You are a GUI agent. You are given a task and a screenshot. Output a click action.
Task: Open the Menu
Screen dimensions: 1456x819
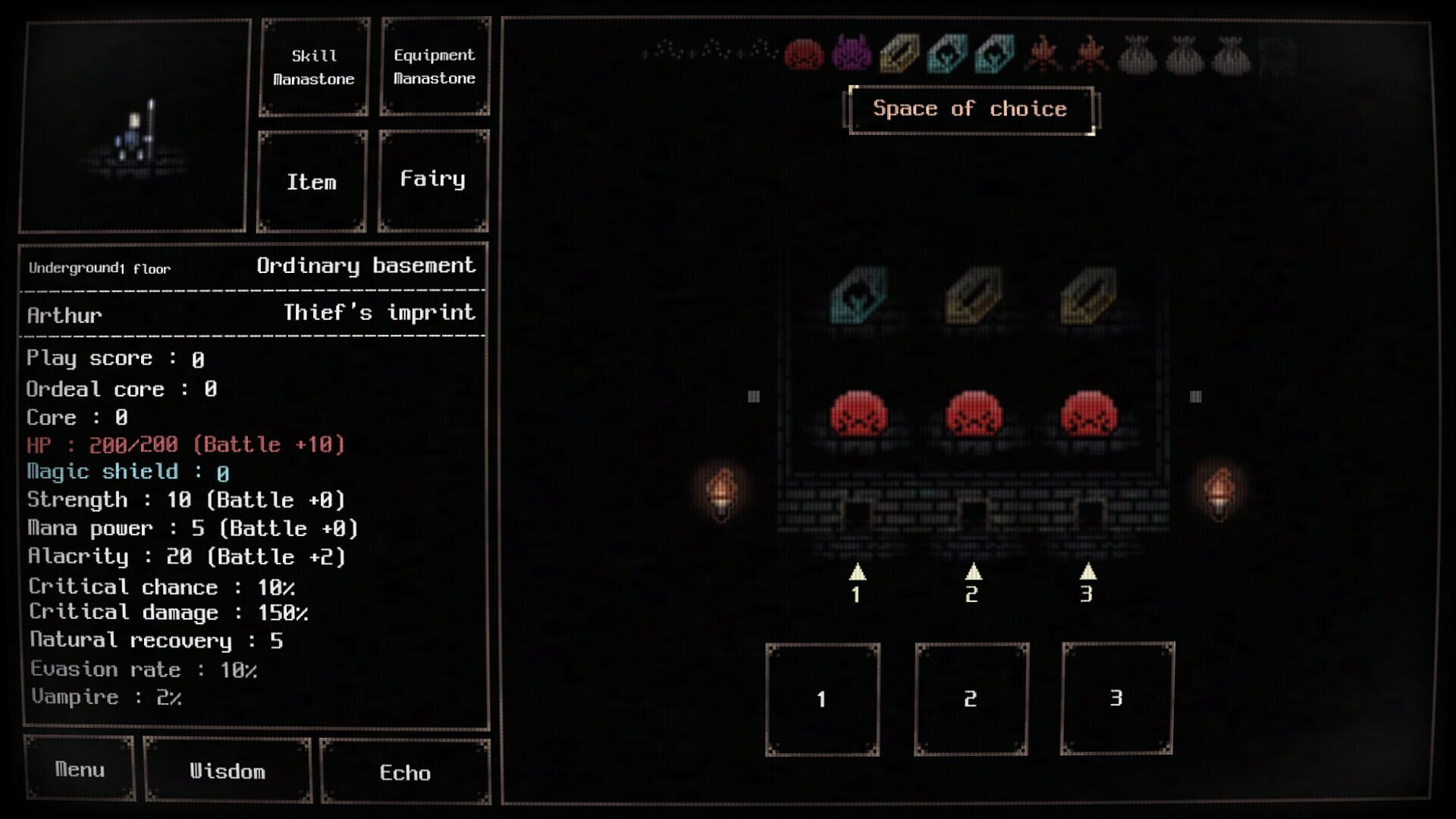[x=78, y=770]
